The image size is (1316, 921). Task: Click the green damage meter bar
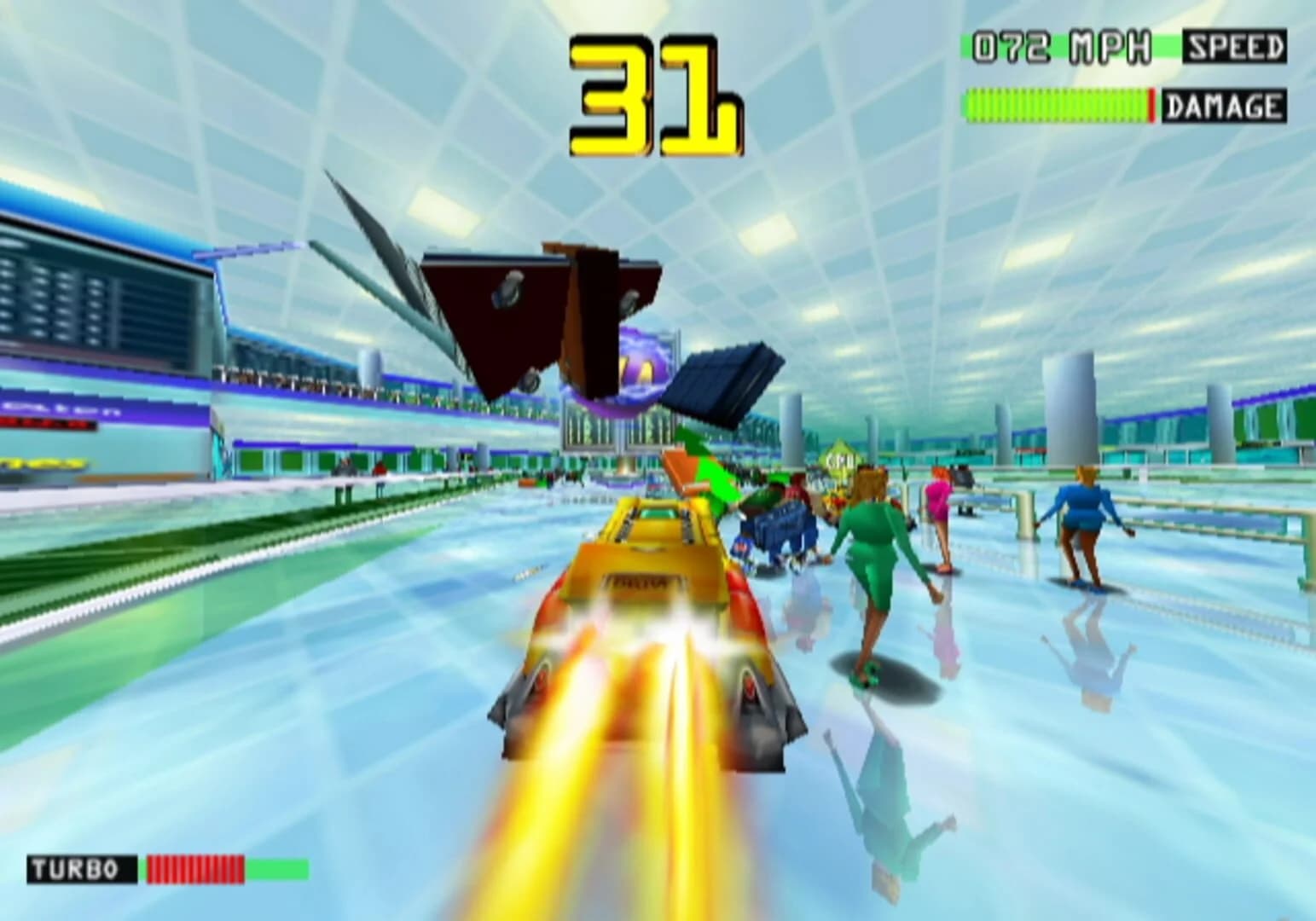coord(1058,104)
